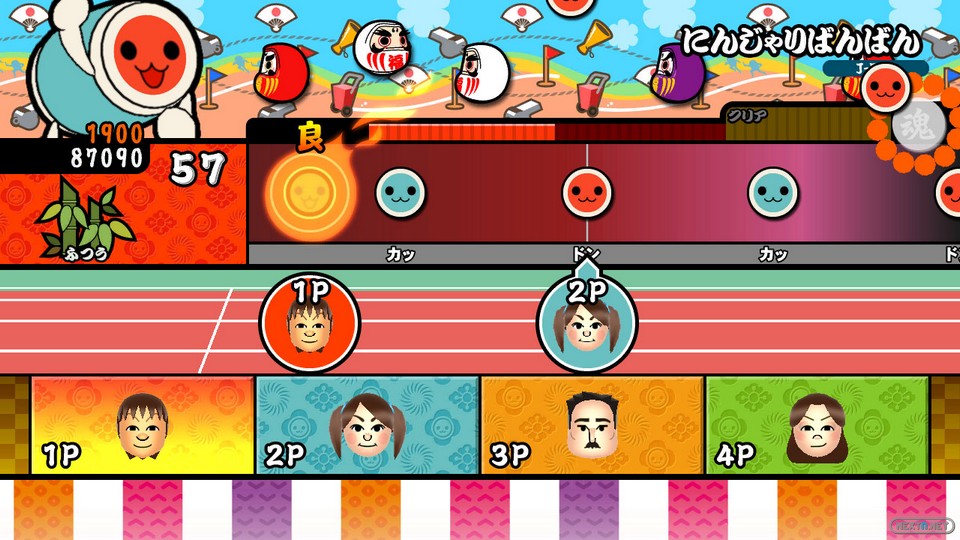Select the 1P race track marker
Image resolution: width=960 pixels, height=540 pixels.
click(x=309, y=322)
